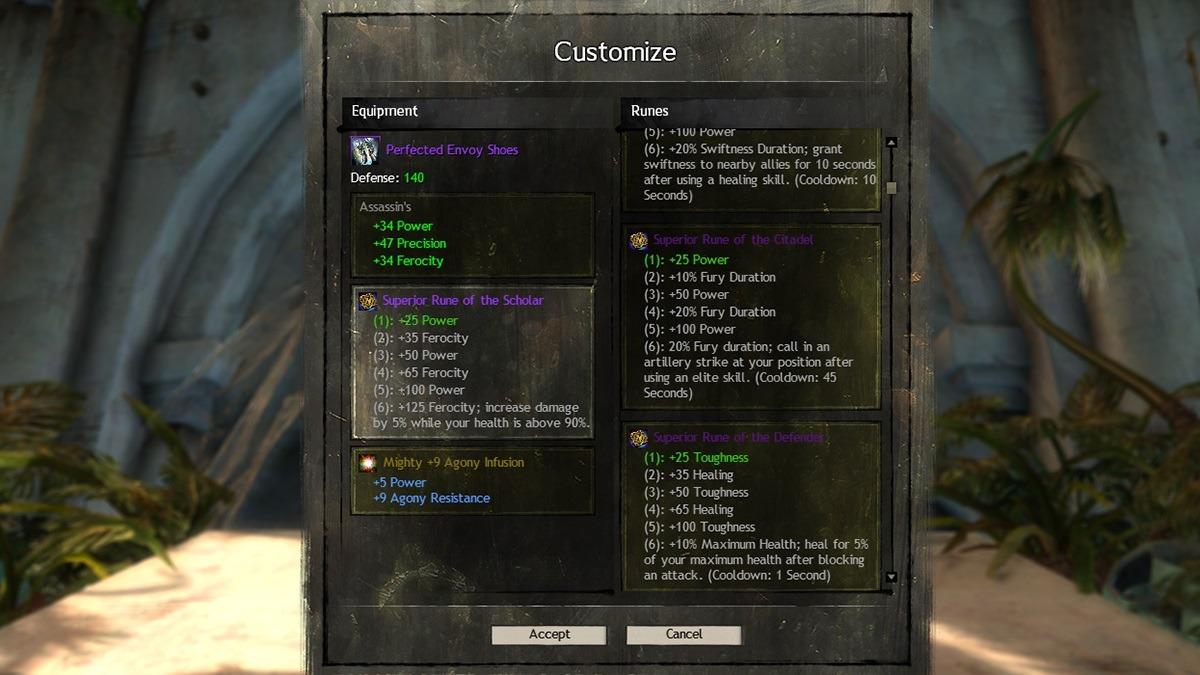Click the runes list scroll-down arrow

tap(891, 578)
